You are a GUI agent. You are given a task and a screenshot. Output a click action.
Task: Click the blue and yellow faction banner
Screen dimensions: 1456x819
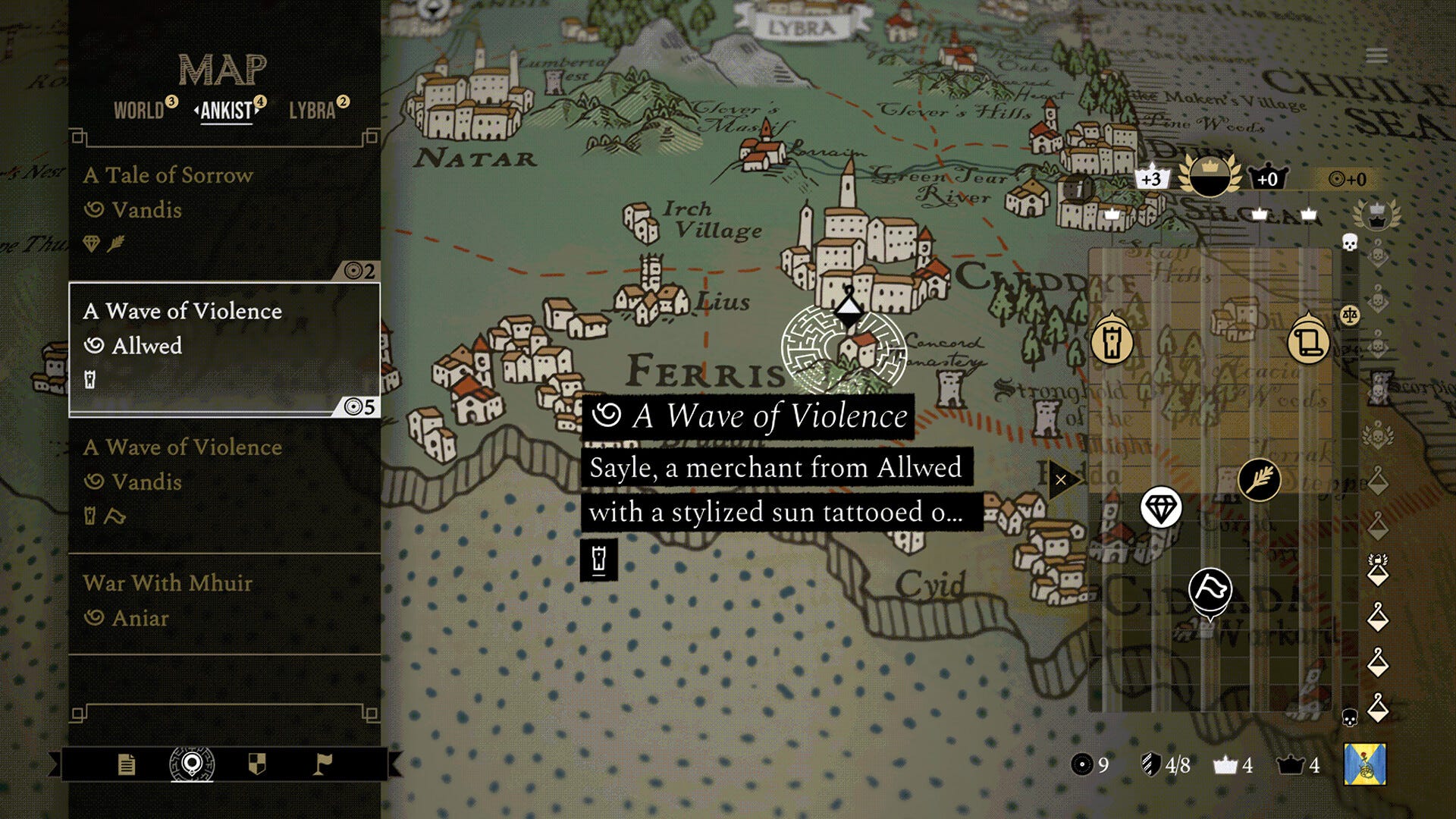click(1364, 764)
